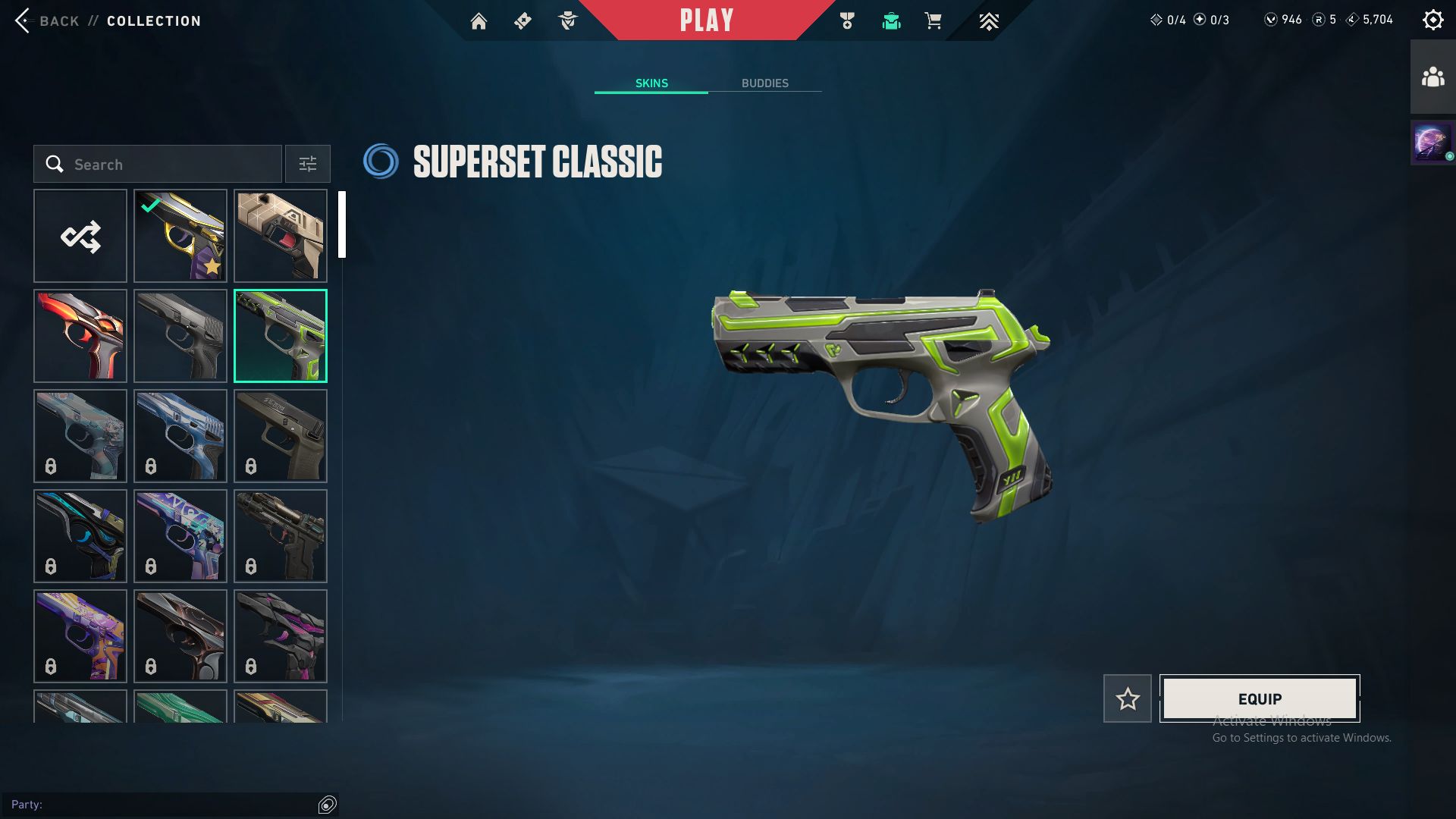The height and width of the screenshot is (819, 1456).
Task: Equip the Superset Classic skin
Action: point(1260,698)
